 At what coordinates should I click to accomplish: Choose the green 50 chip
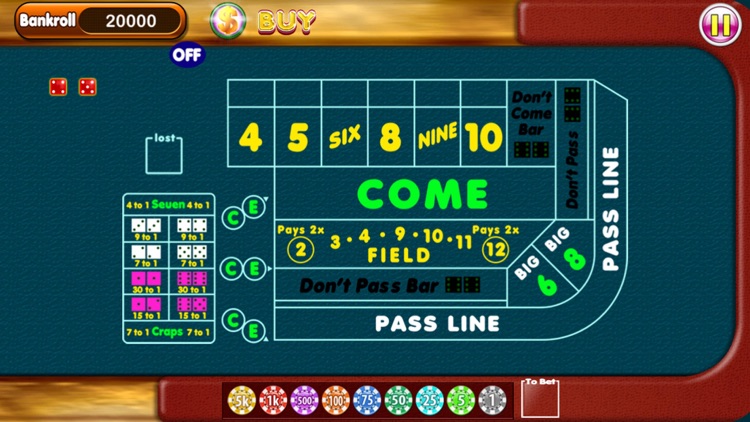(x=398, y=400)
